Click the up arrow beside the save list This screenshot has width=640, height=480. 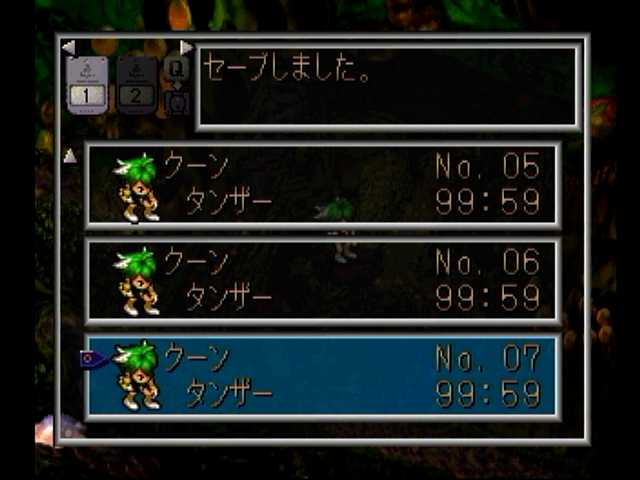coord(70,156)
